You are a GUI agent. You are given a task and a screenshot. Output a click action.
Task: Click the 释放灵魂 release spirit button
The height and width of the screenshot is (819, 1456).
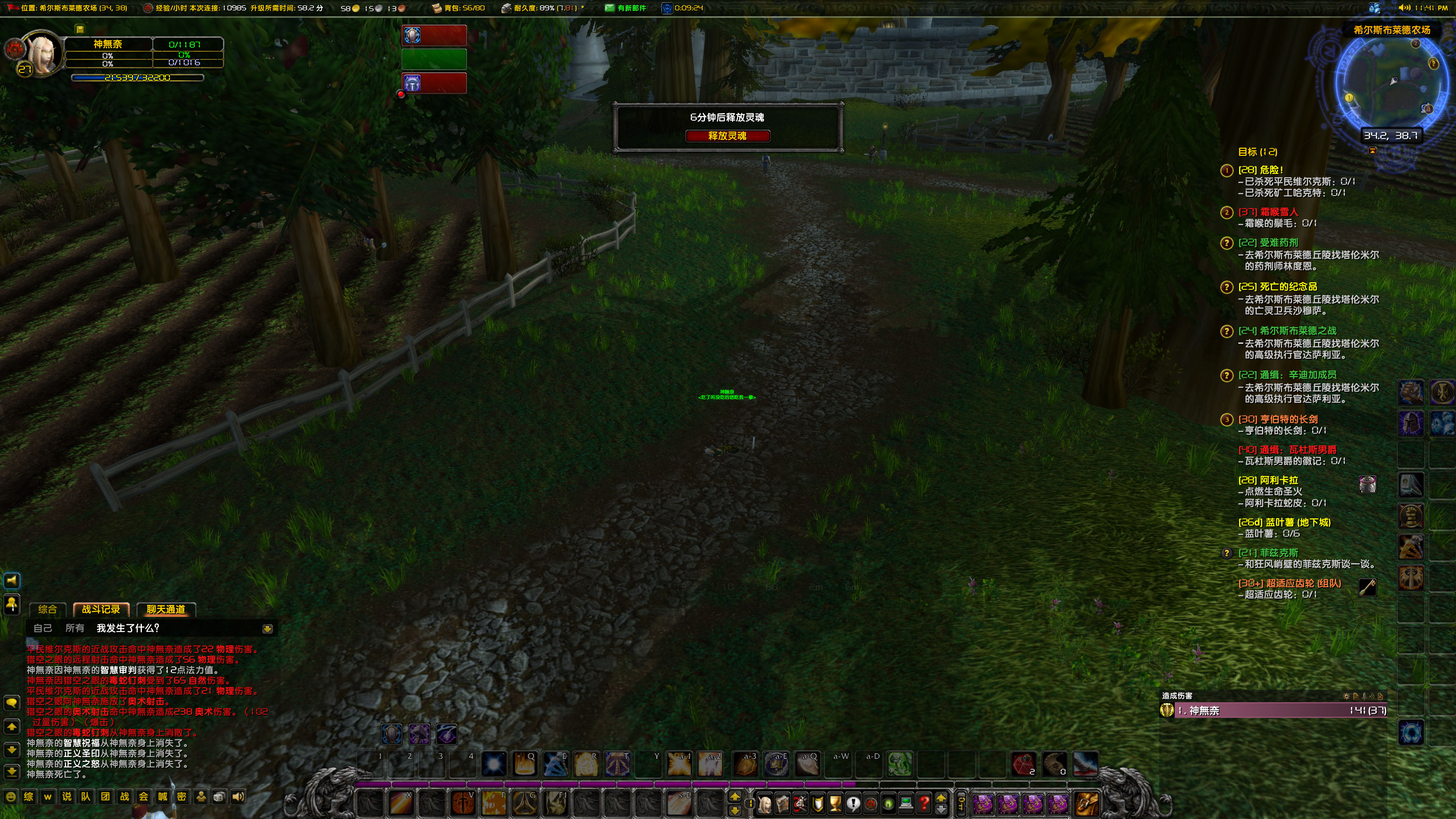pos(728,136)
